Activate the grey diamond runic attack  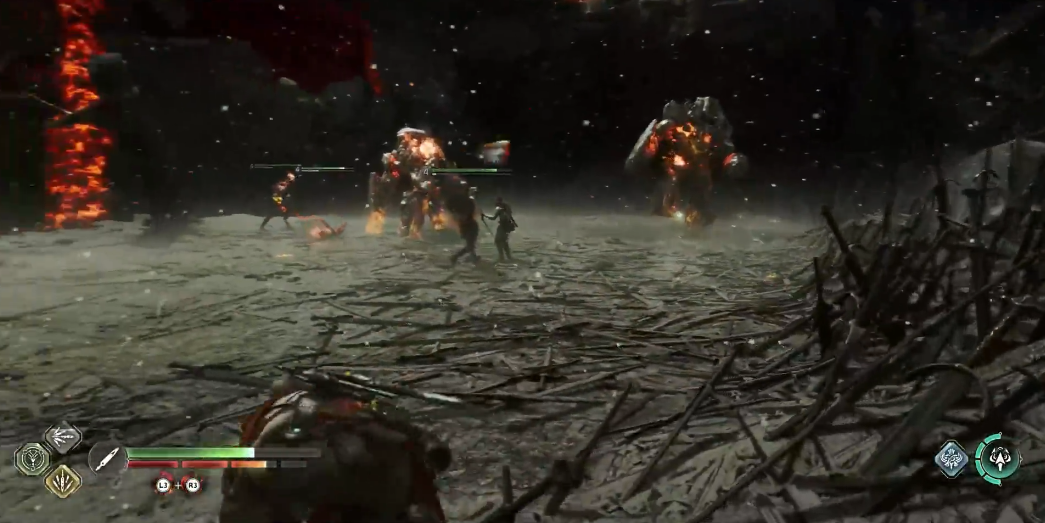point(62,438)
